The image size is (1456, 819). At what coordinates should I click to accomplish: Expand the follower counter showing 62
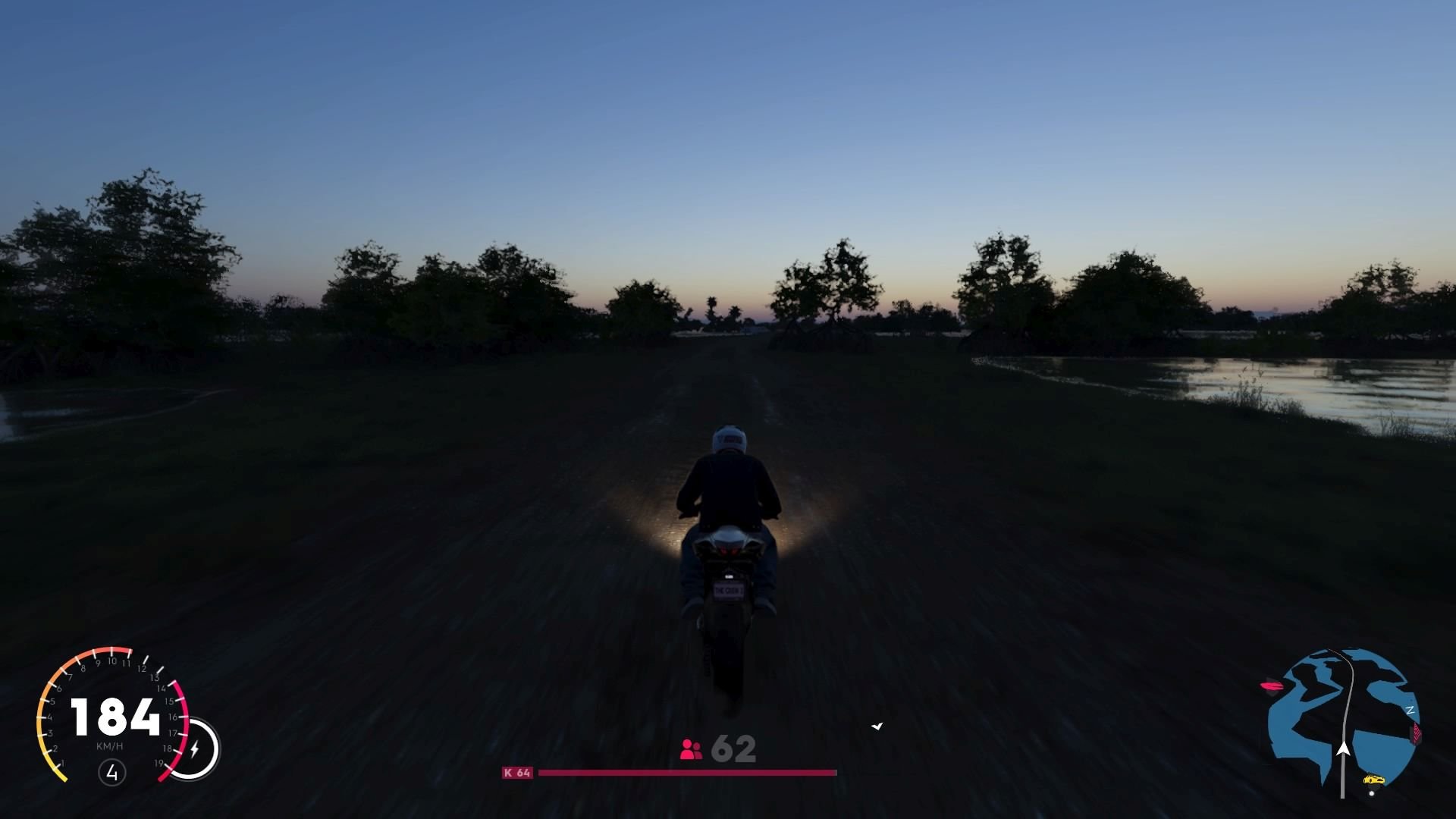point(733,750)
